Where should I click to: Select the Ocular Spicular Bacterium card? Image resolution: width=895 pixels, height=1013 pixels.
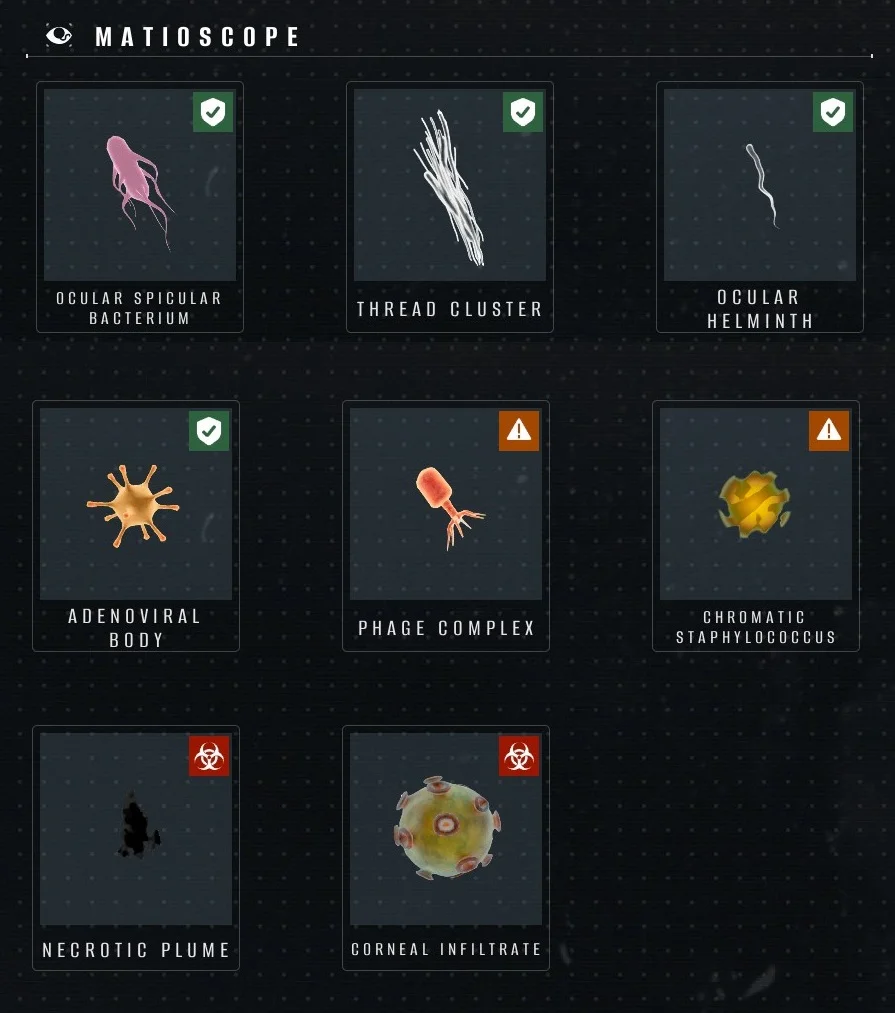(140, 207)
